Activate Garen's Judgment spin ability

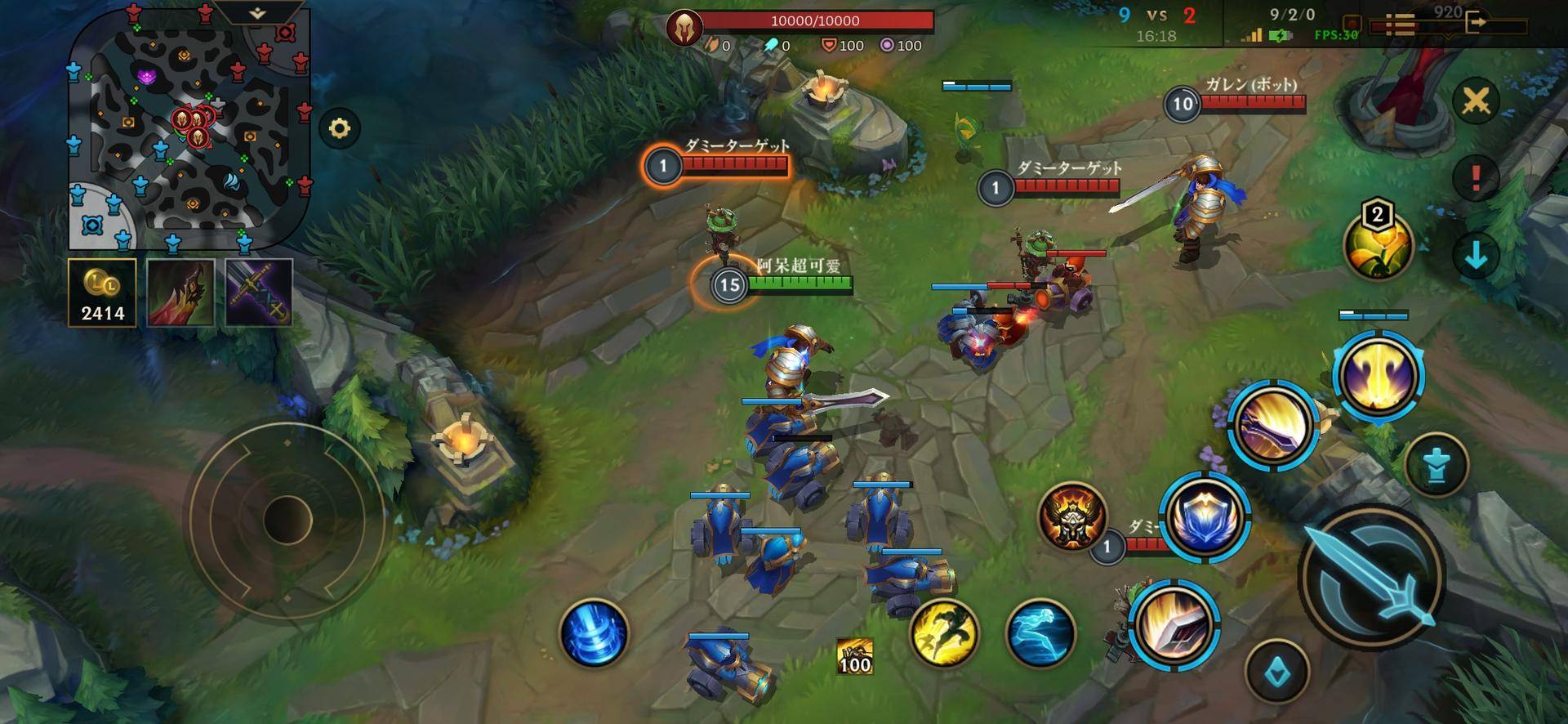point(1273,425)
